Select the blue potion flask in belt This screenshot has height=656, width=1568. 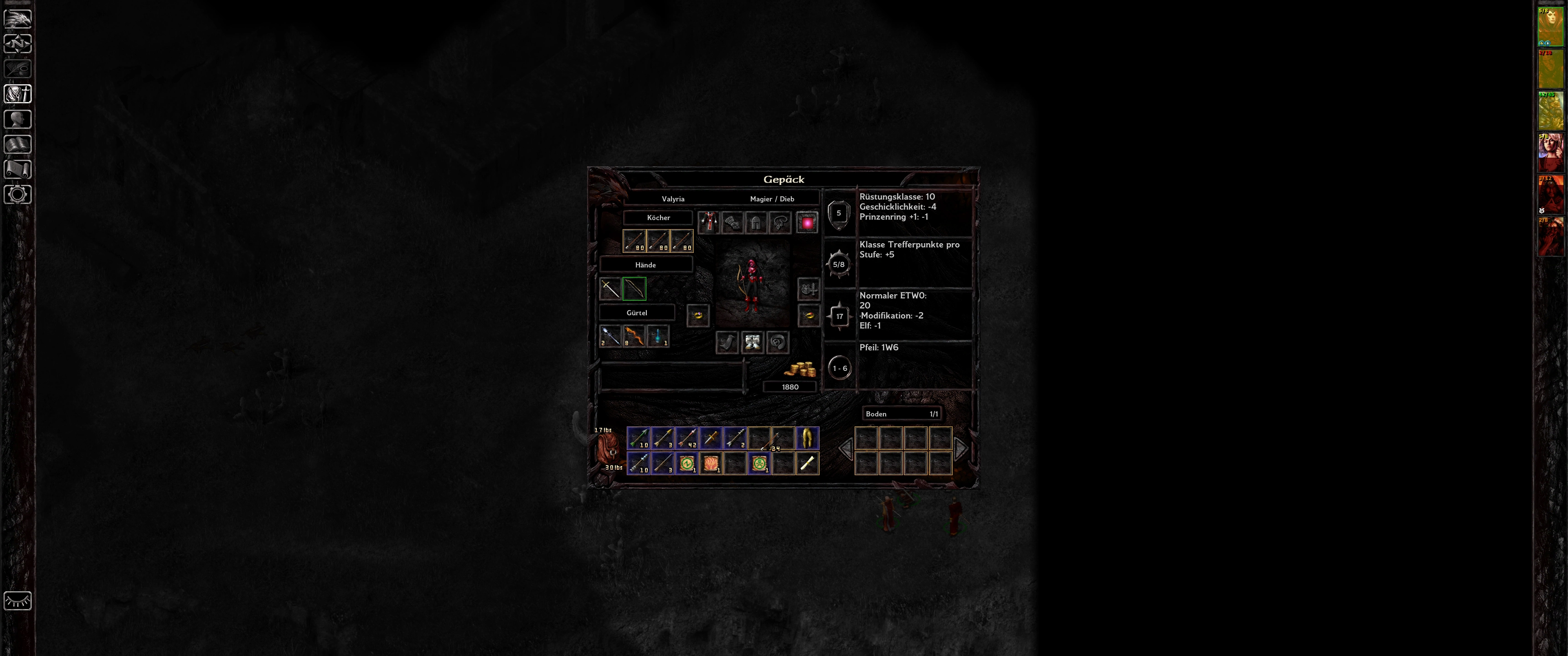tap(658, 336)
